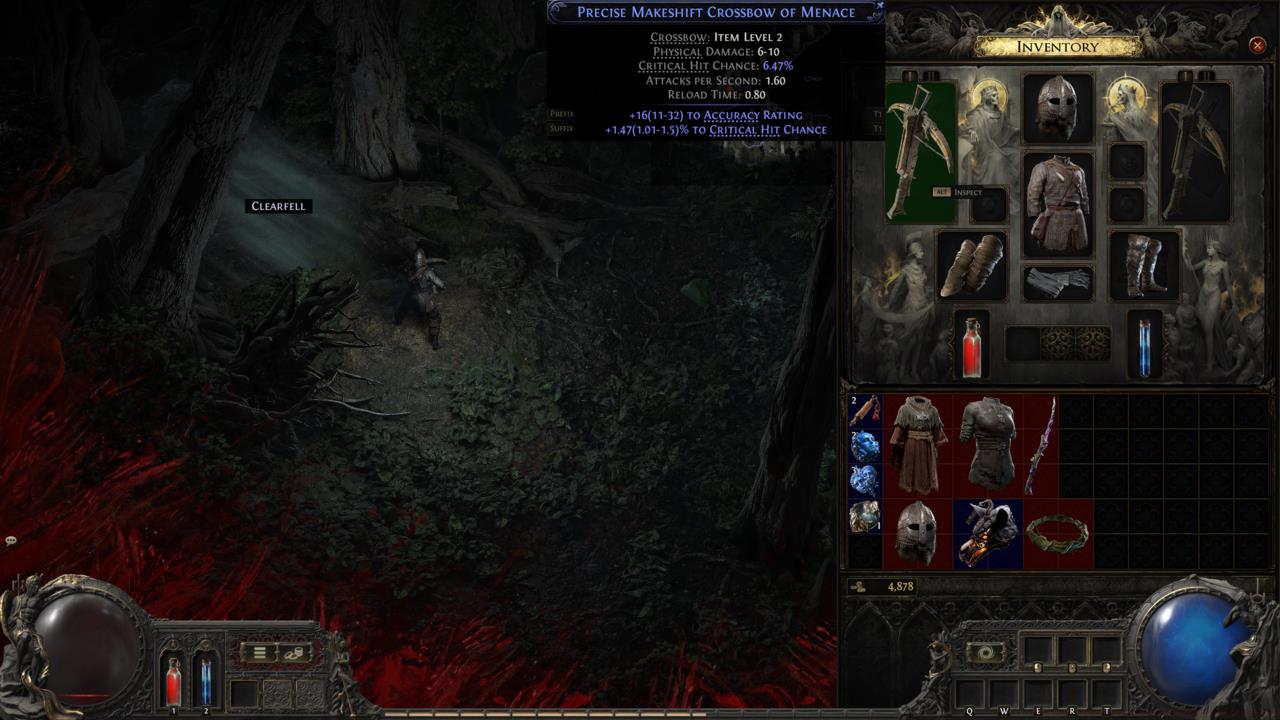Switch to the lower weapon set tab on inventory edge
The width and height of the screenshot is (1280, 720).
click(877, 129)
